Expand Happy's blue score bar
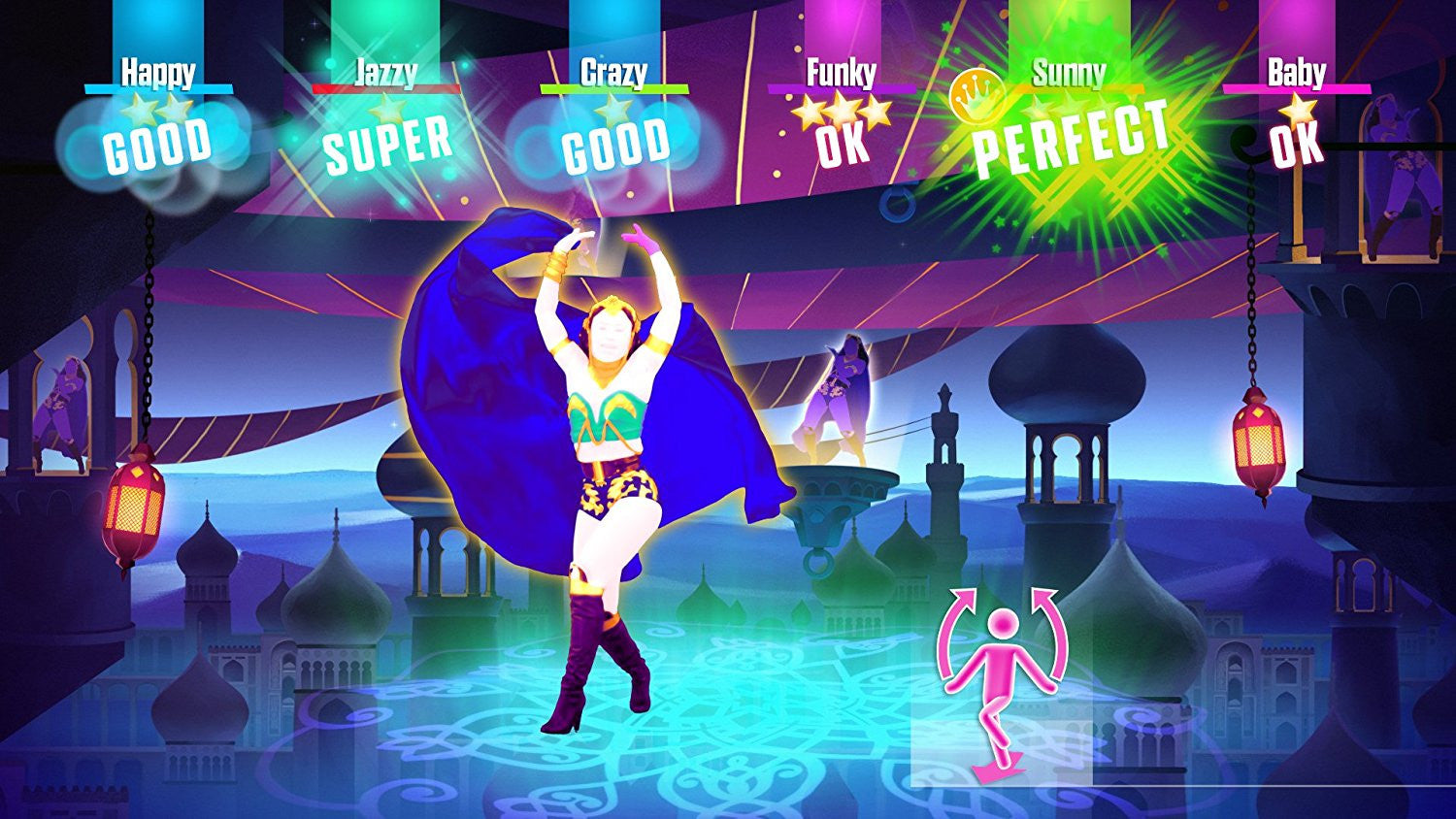 pyautogui.click(x=159, y=86)
